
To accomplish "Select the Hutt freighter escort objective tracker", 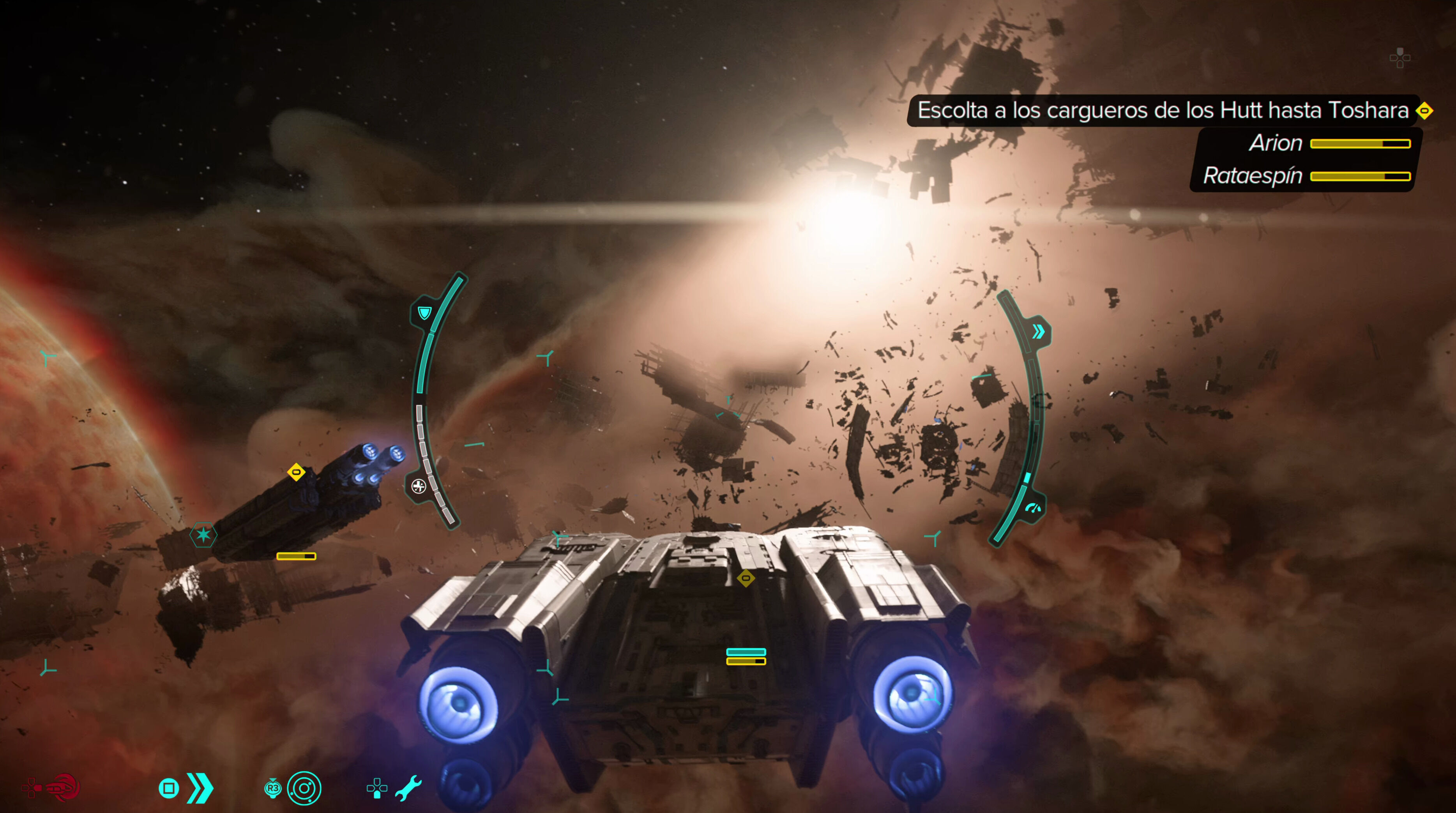I will coord(1163,110).
